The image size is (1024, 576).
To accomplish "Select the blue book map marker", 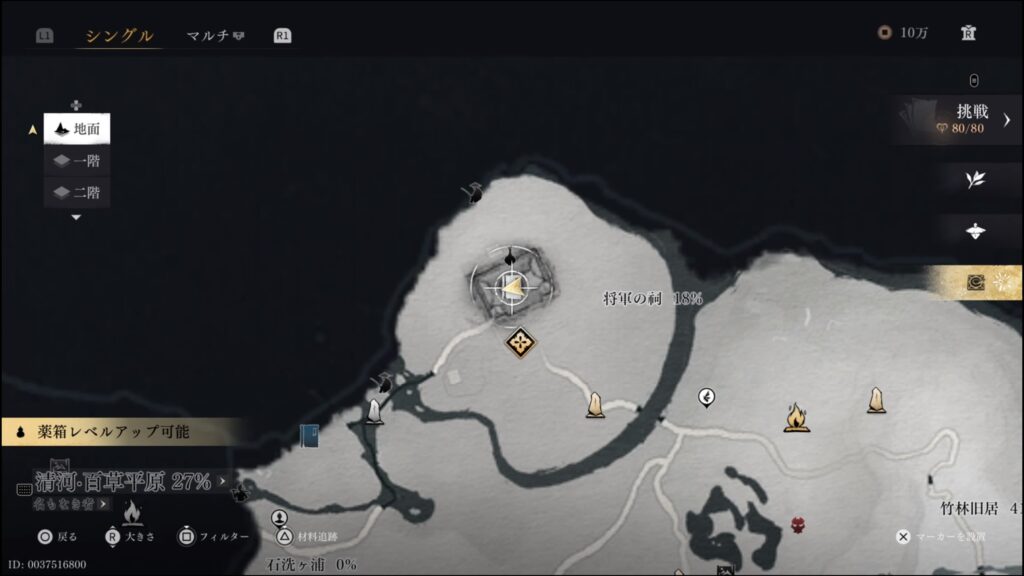I will pos(309,436).
